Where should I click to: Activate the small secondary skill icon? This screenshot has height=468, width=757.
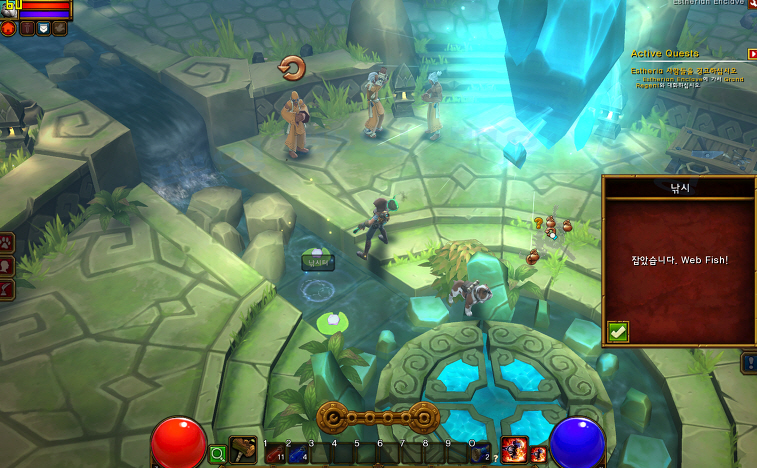pyautogui.click(x=538, y=455)
